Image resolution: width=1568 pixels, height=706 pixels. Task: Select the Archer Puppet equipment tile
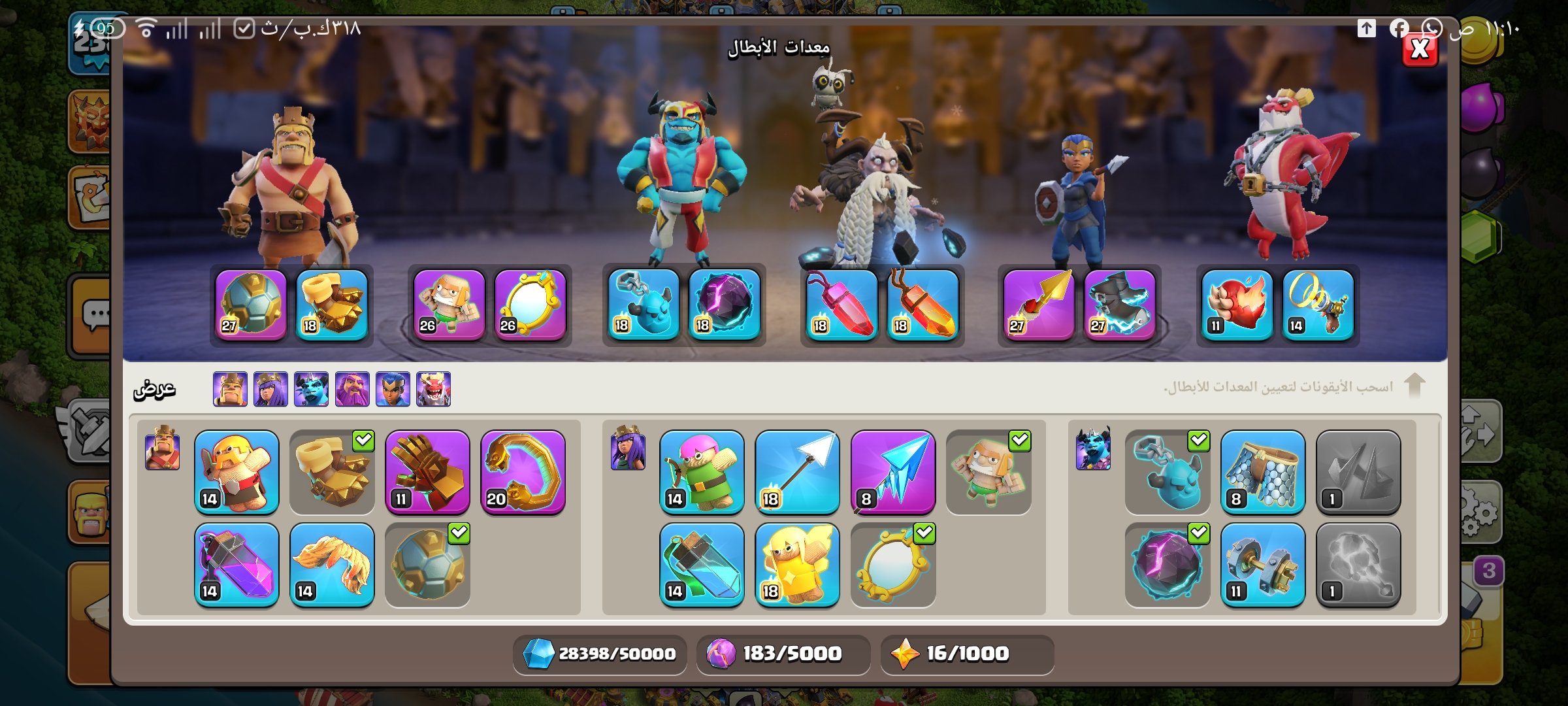click(702, 472)
